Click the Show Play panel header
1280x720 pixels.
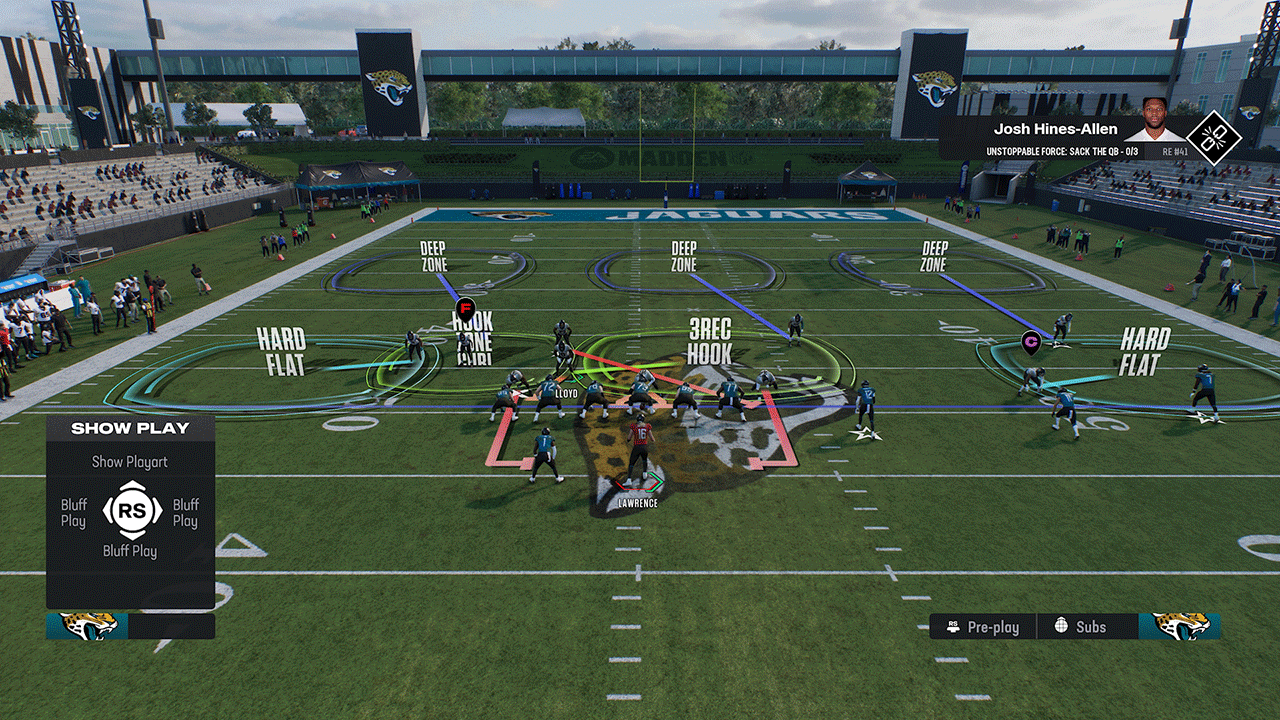130,428
